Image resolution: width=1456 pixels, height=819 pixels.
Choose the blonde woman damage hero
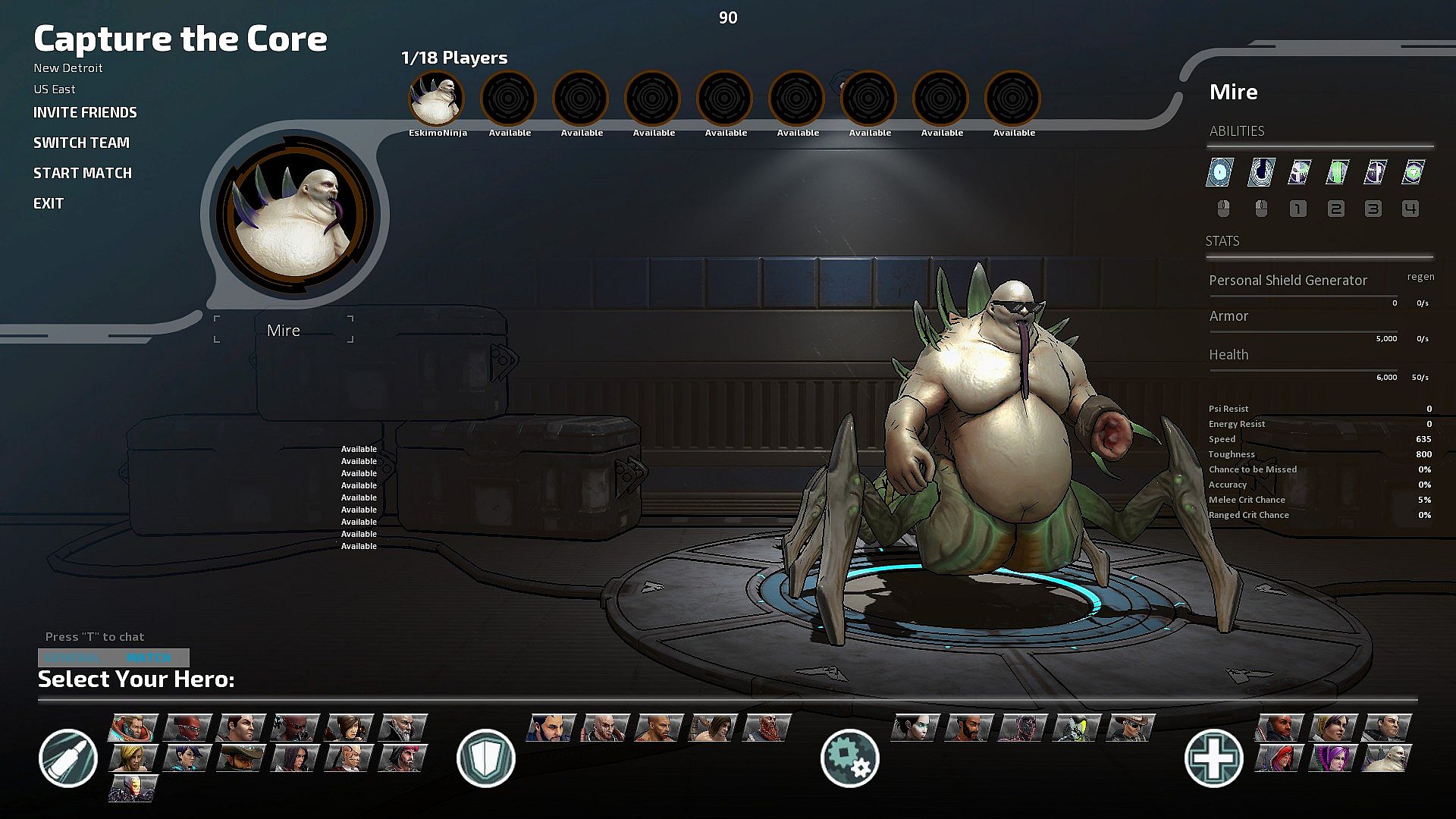pos(133,758)
